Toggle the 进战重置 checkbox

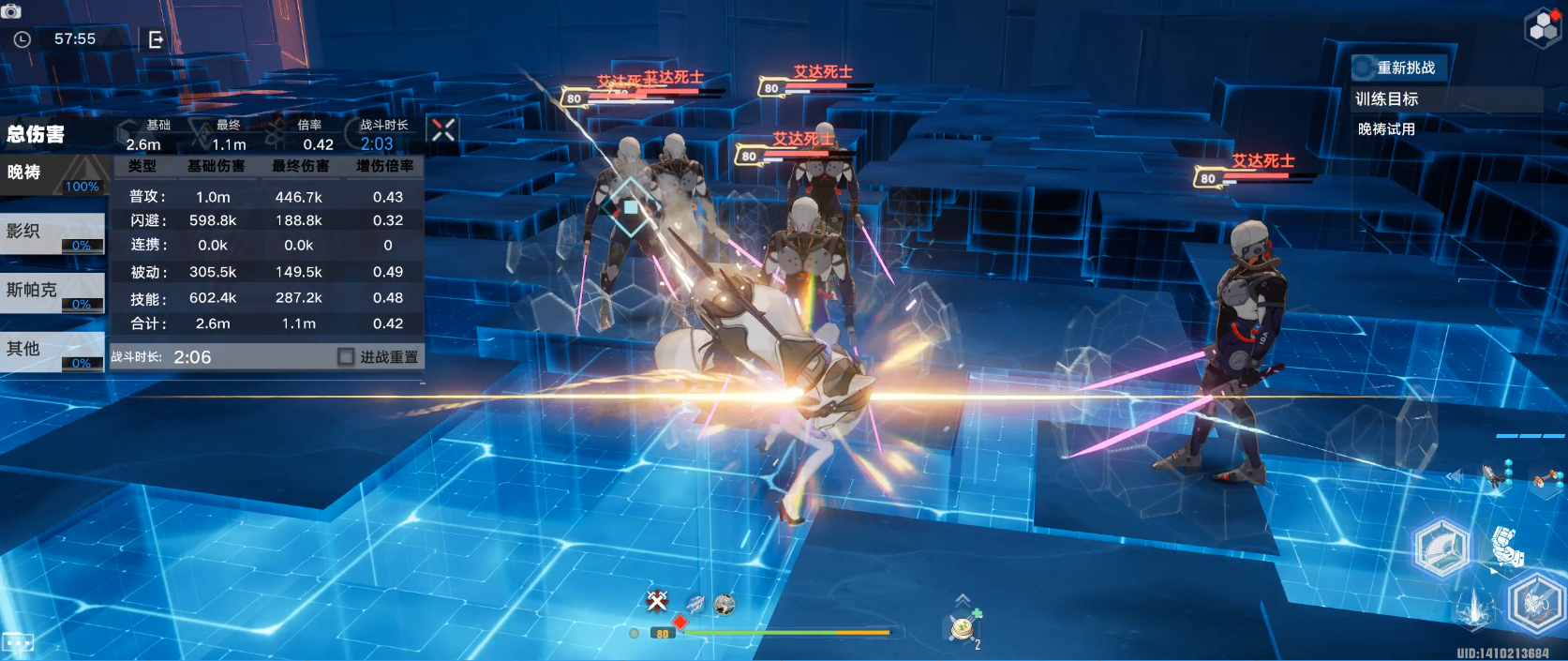346,357
